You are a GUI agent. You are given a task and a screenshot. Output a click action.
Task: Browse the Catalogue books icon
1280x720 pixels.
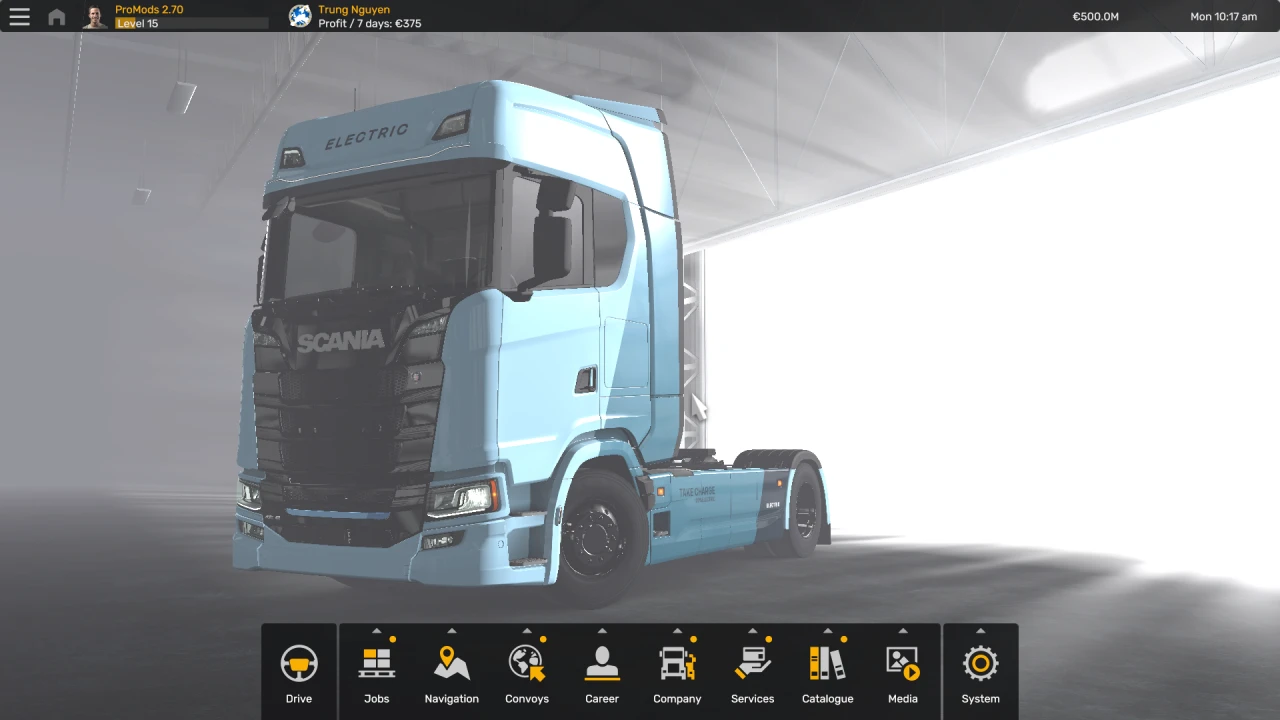point(827,661)
